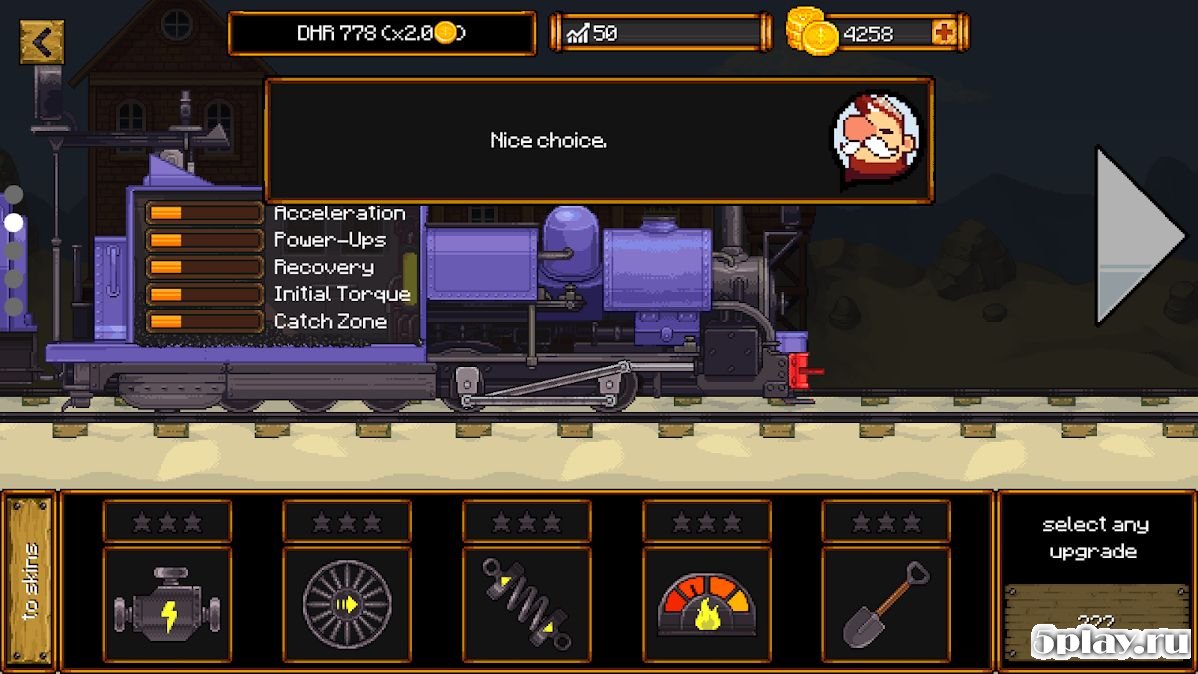The width and height of the screenshot is (1198, 674).
Task: Choose the shovel upgrade
Action: click(886, 604)
